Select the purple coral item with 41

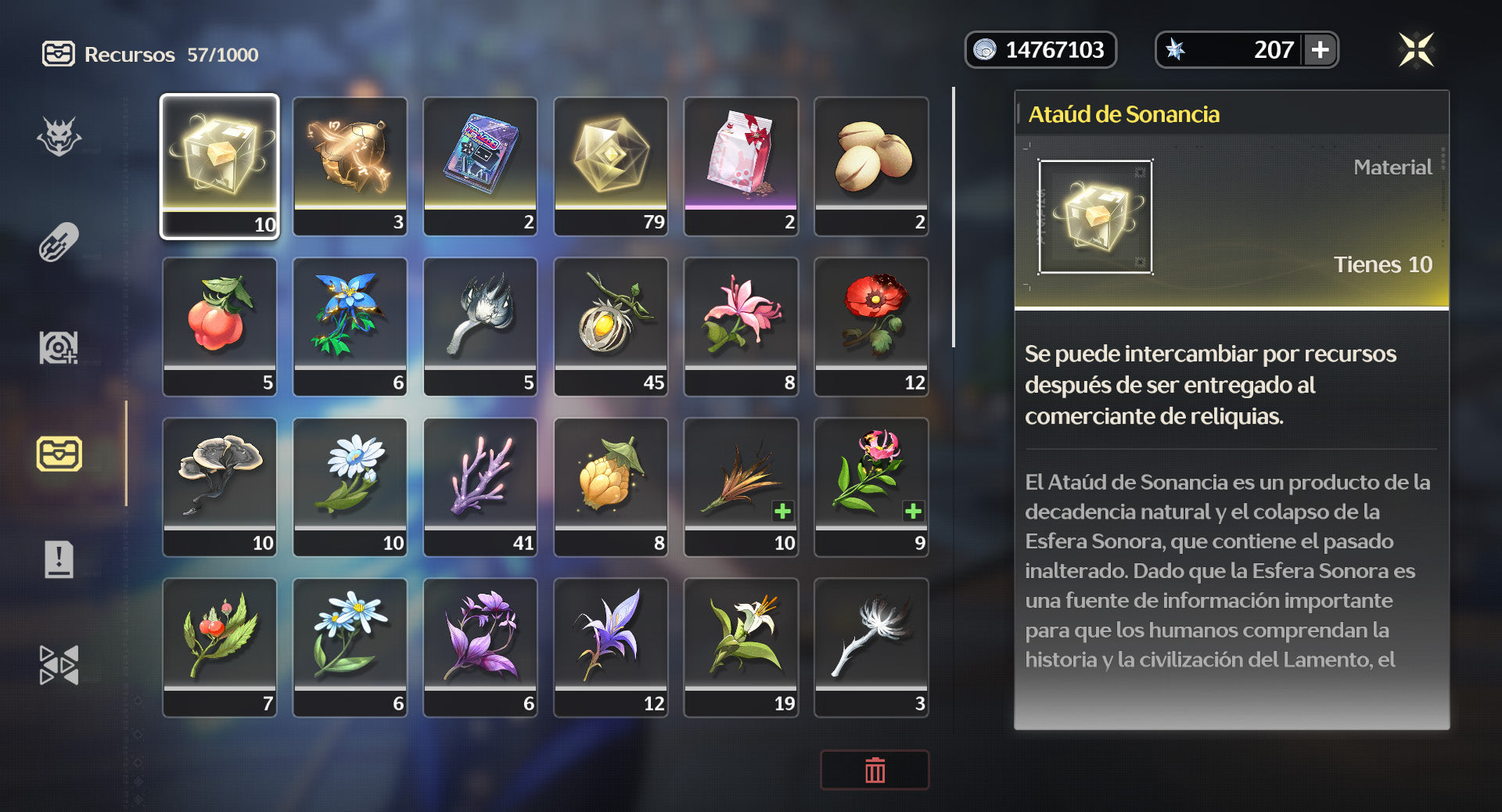tap(480, 487)
